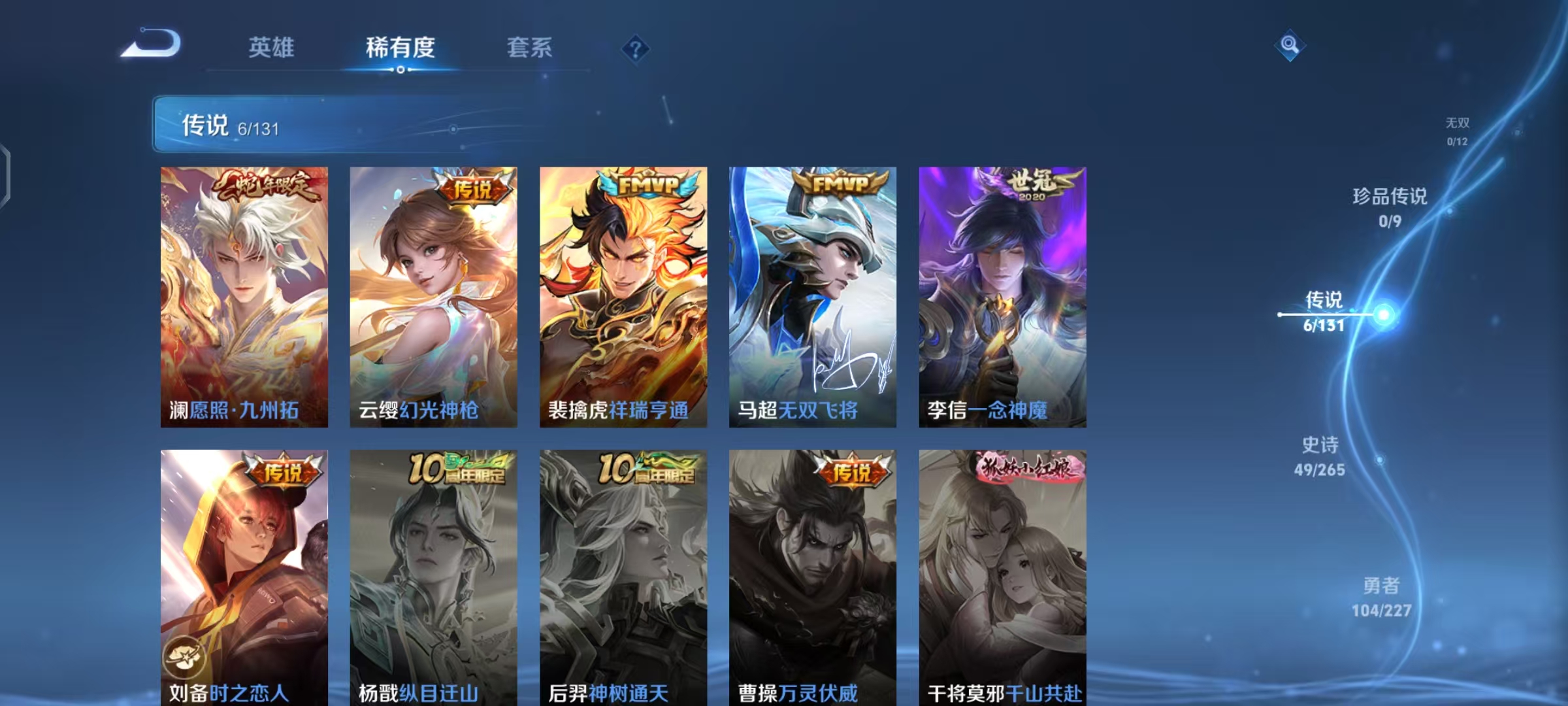This screenshot has height=706, width=1568.
Task: Select the 无双 rarity node on right sidebar
Action: click(x=1457, y=129)
